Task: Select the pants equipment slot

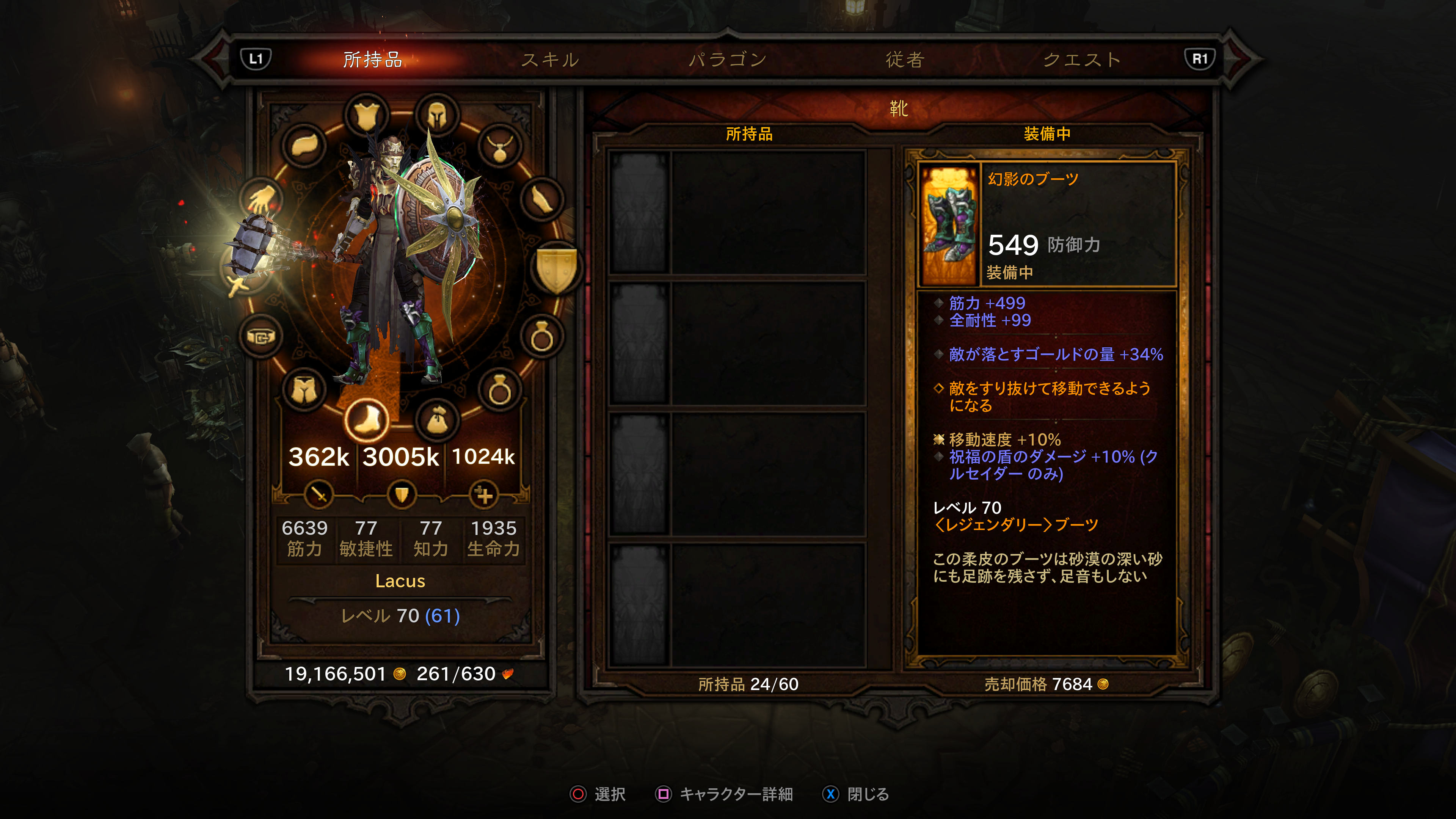Action: (305, 389)
